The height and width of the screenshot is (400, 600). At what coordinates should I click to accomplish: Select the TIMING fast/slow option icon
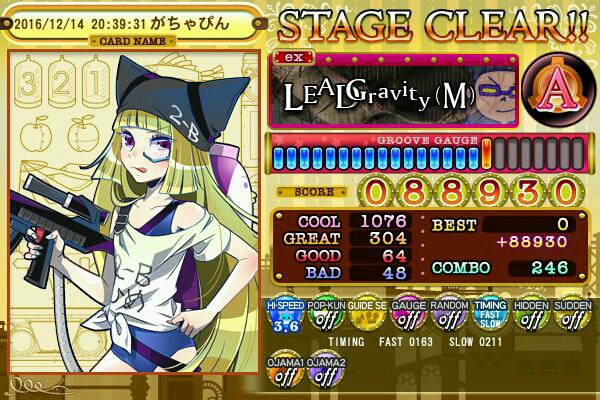(490, 317)
